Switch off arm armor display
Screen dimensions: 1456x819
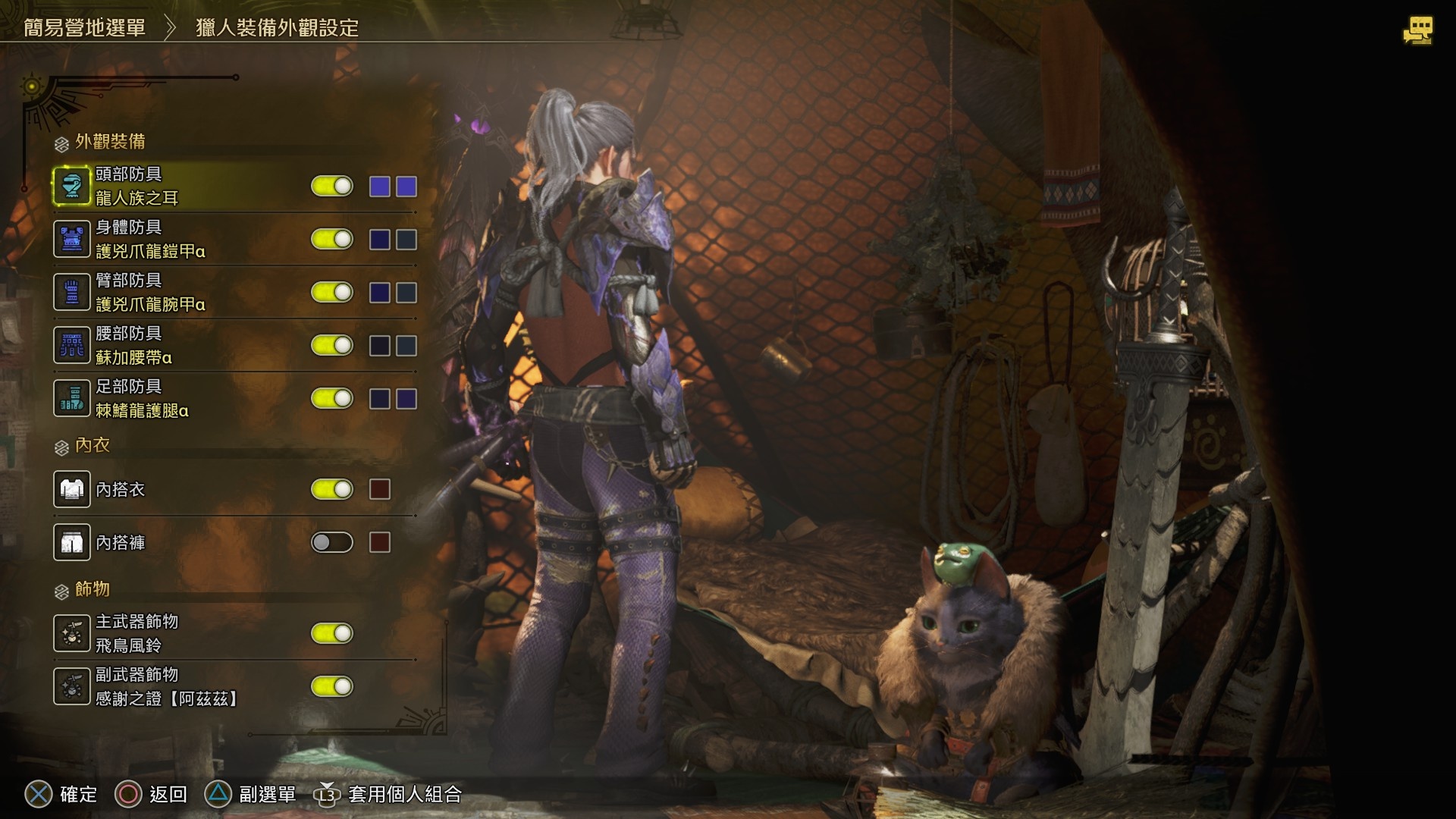(x=332, y=293)
